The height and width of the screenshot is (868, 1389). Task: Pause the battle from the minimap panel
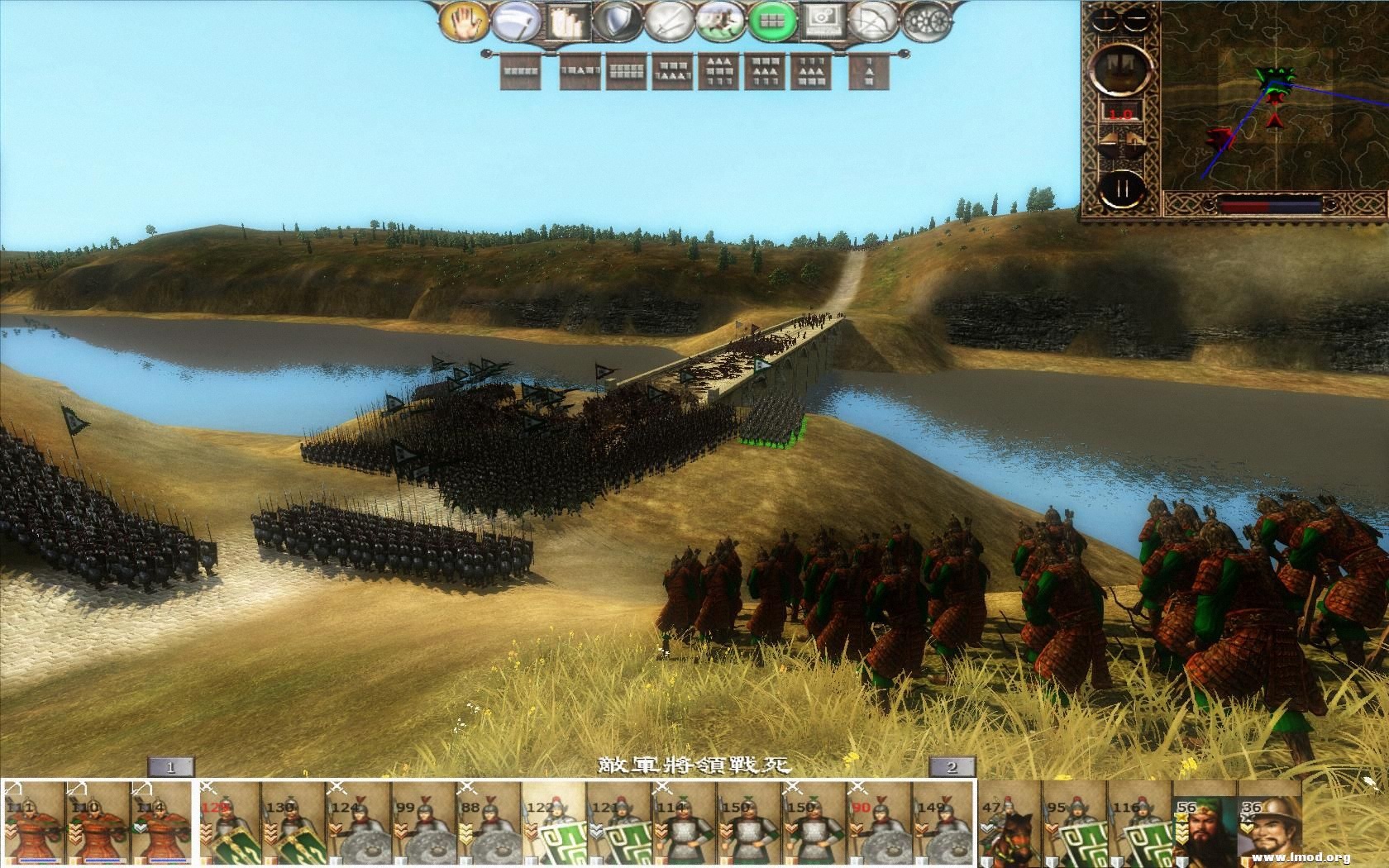(1123, 188)
